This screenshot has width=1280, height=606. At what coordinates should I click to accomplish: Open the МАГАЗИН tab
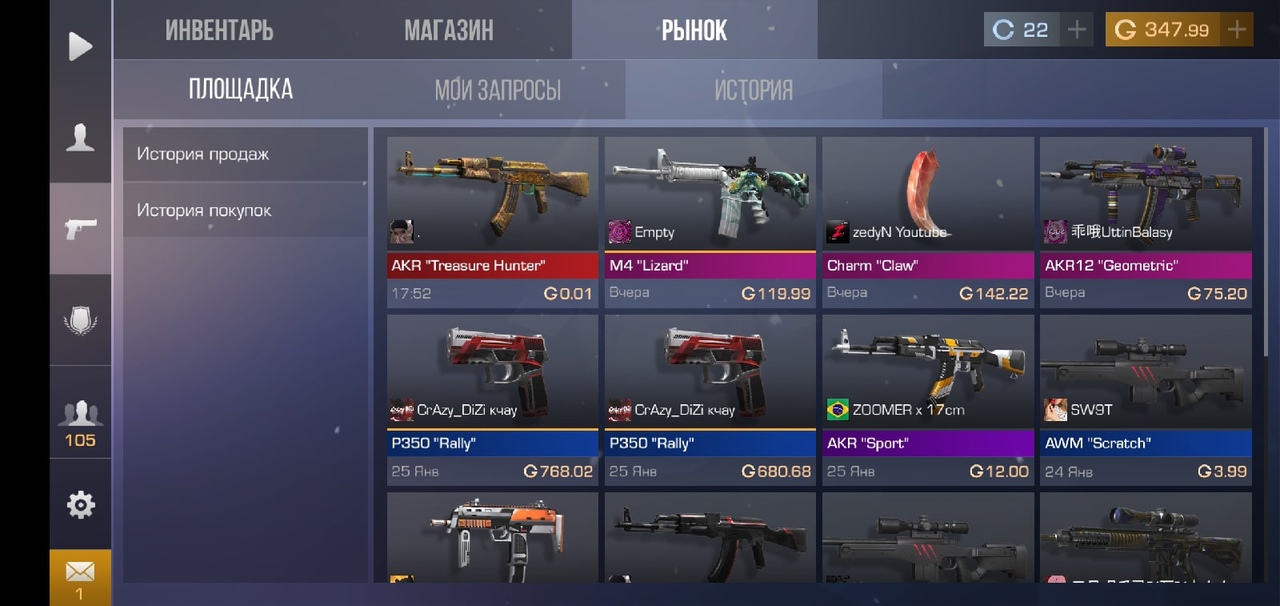pyautogui.click(x=448, y=30)
